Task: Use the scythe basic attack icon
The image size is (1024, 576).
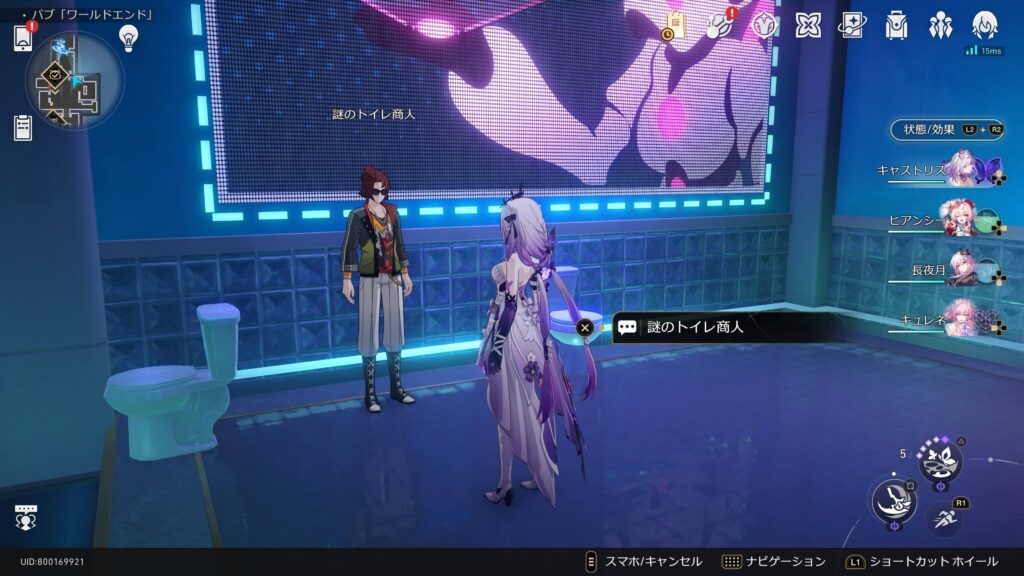Action: click(x=891, y=500)
